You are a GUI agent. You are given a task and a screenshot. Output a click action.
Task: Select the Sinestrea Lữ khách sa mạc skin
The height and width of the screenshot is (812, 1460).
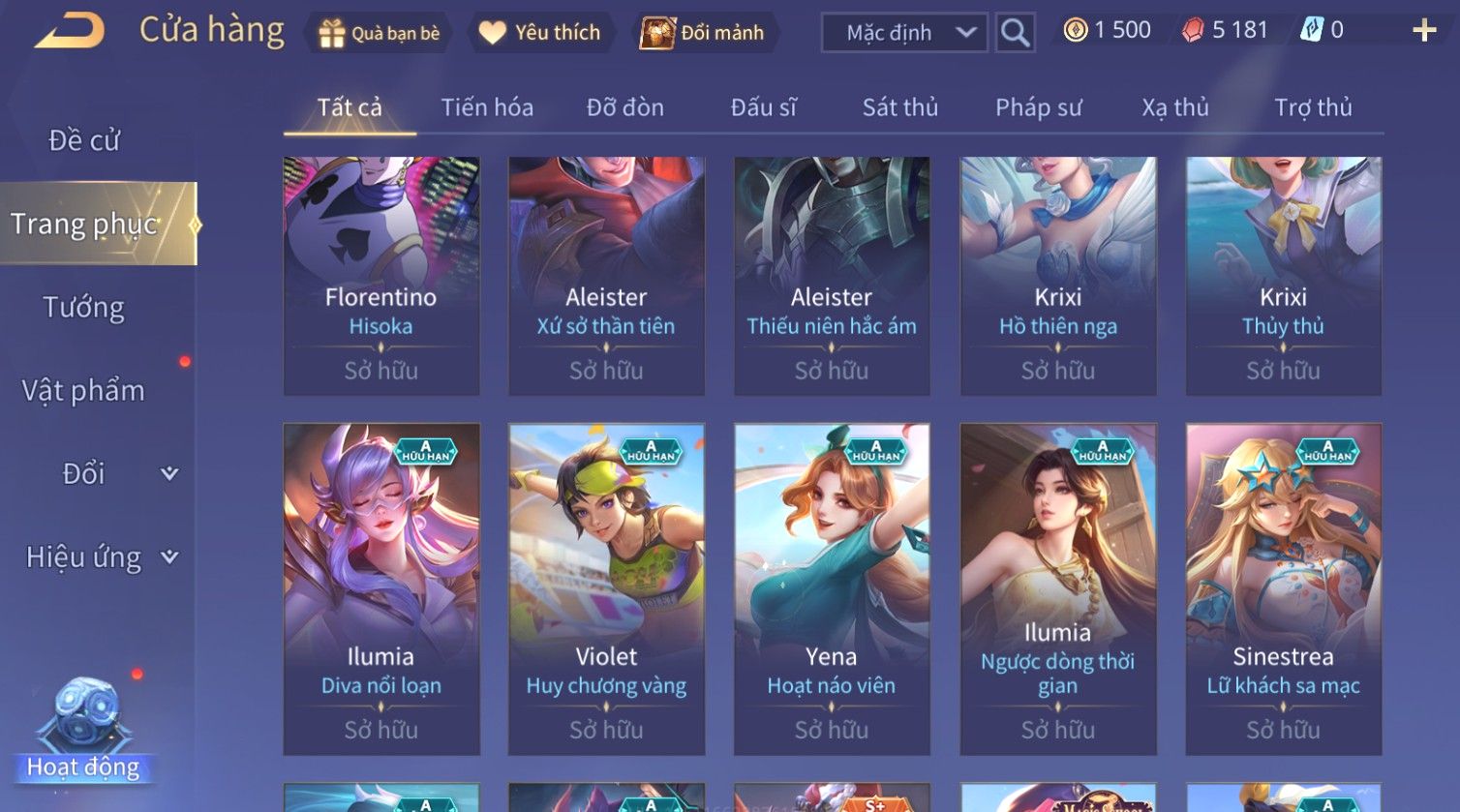(x=1283, y=588)
